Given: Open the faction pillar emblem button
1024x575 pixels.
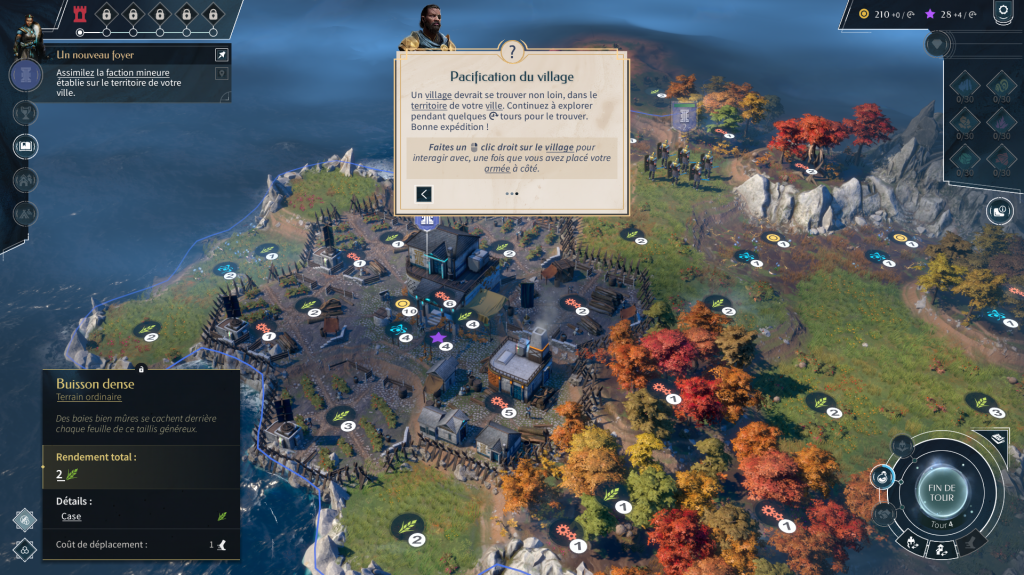Looking at the screenshot, I should tap(26, 75).
